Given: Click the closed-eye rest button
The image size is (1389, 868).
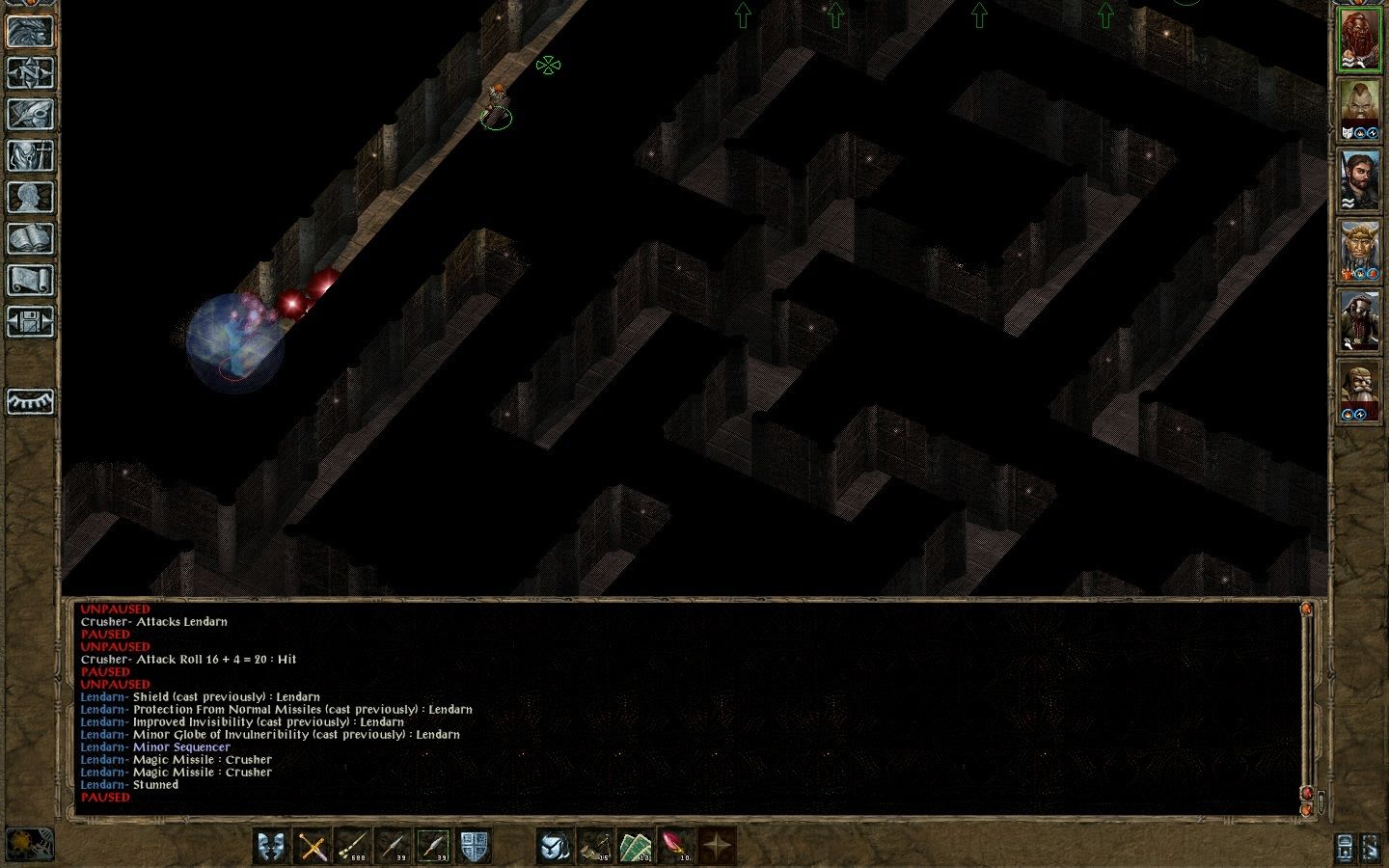Looking at the screenshot, I should (x=30, y=401).
